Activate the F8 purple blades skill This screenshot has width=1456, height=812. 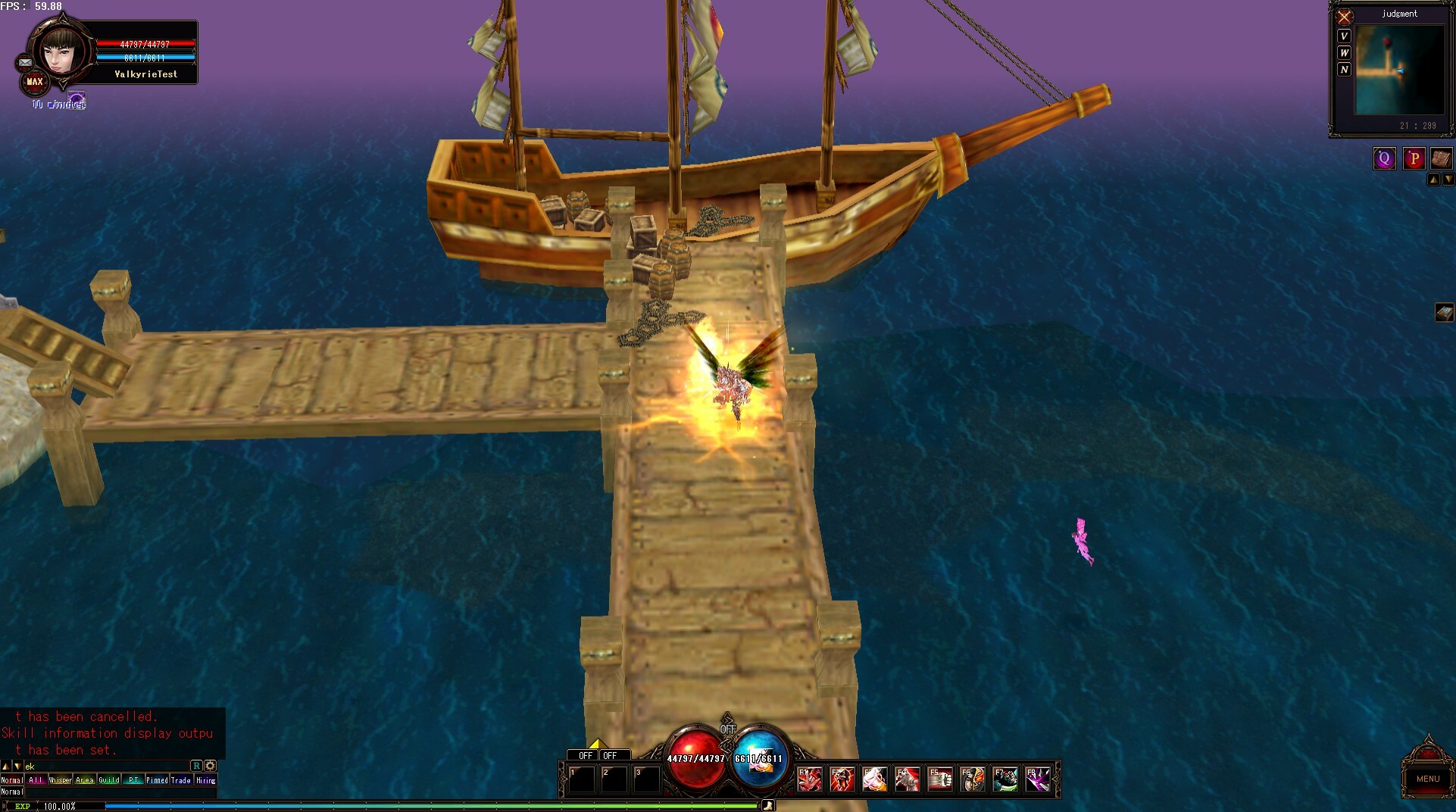(1037, 779)
